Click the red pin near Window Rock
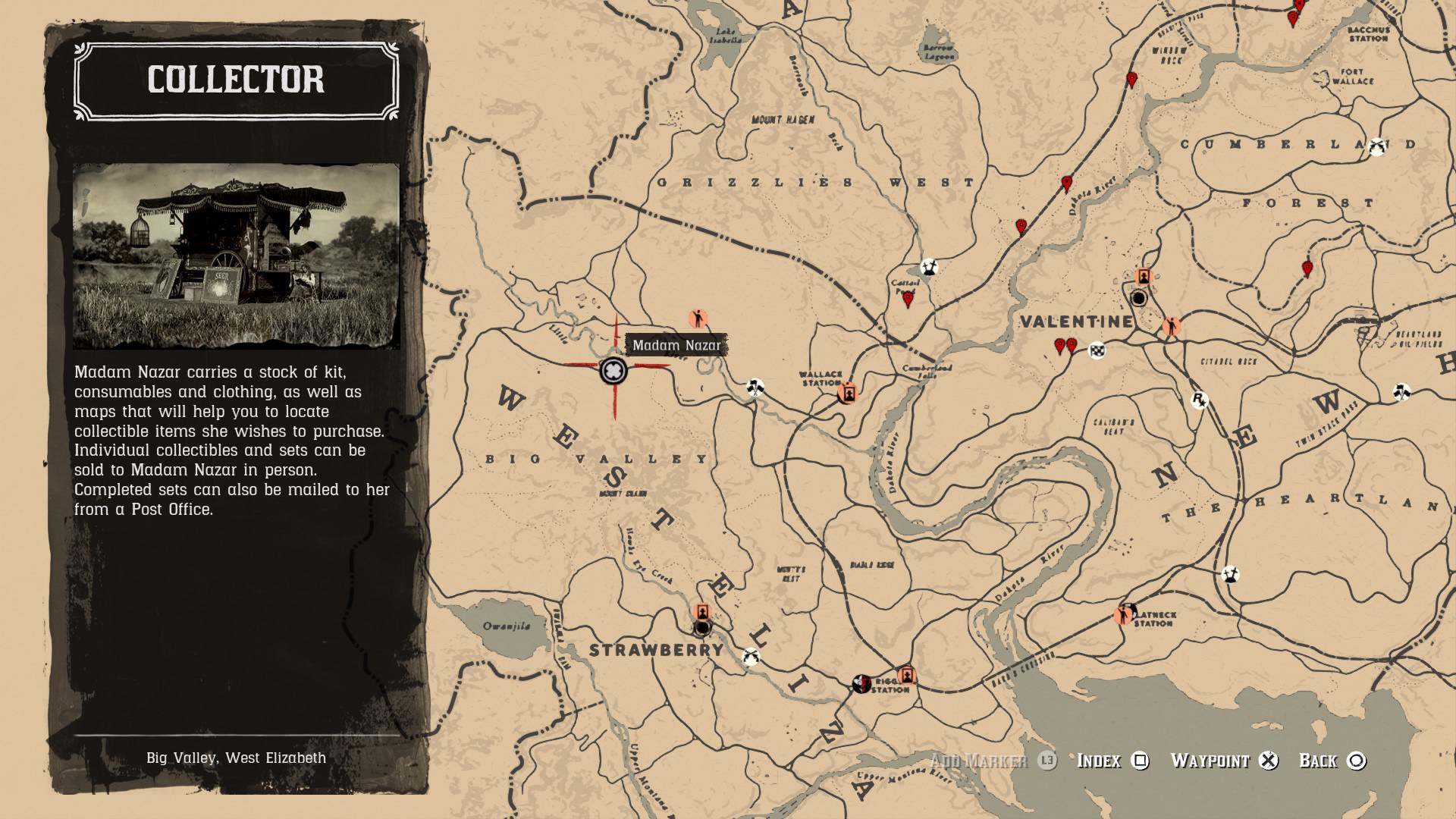This screenshot has height=819, width=1456. click(x=1131, y=76)
